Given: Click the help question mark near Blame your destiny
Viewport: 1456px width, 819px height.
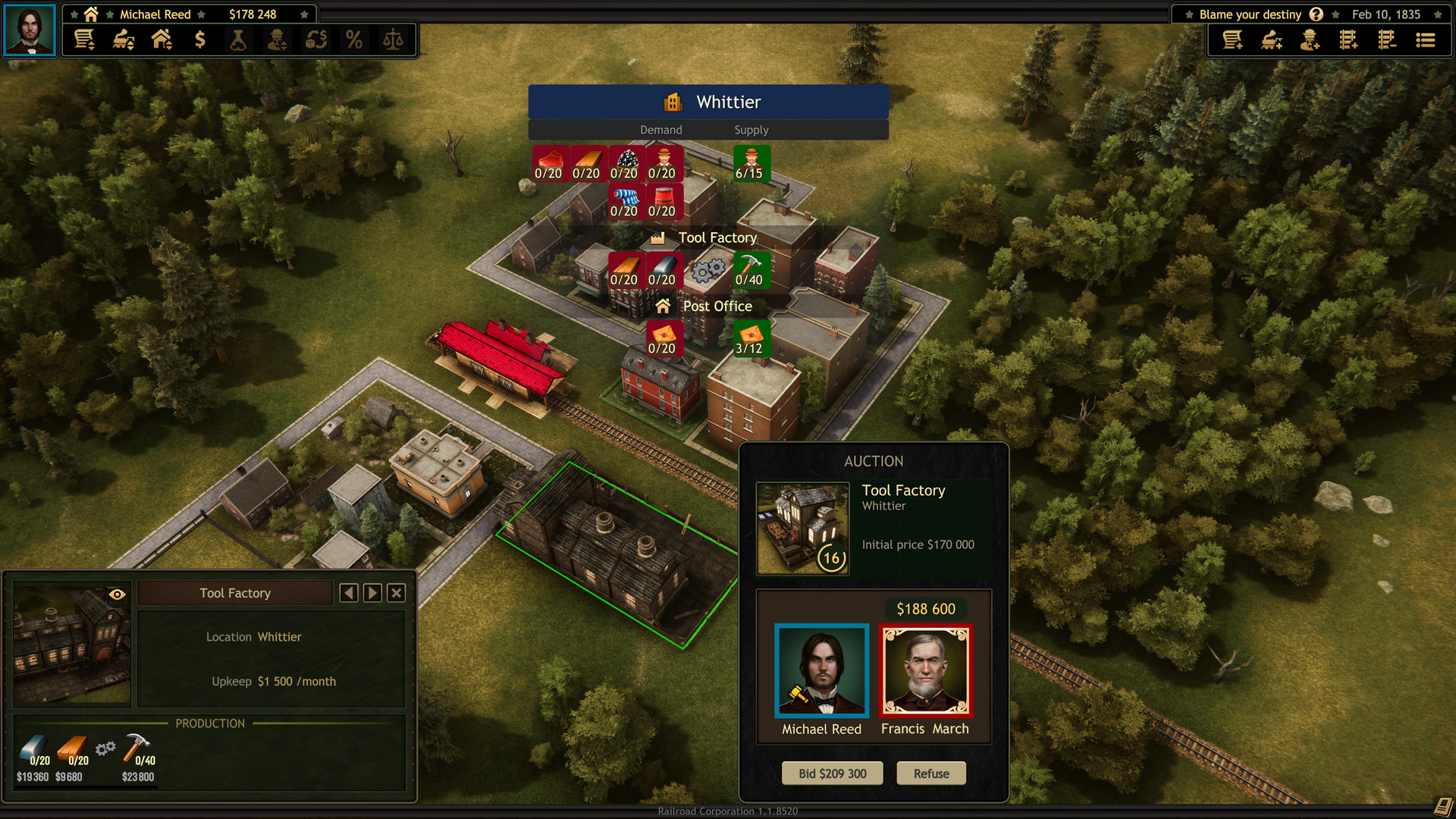Looking at the screenshot, I should tap(1316, 14).
